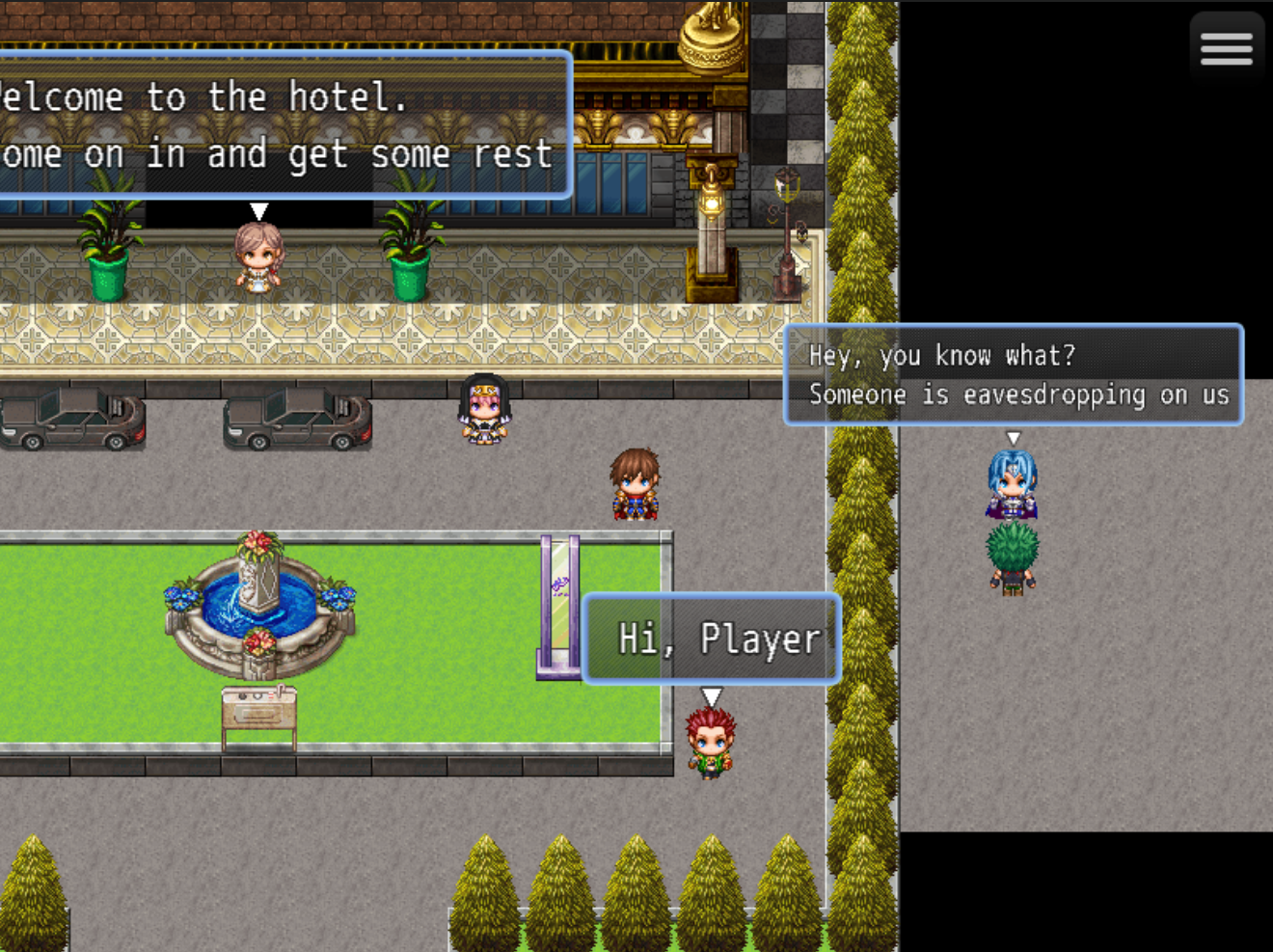Click the bench table below the fountain
This screenshot has width=1273, height=952.
(258, 711)
